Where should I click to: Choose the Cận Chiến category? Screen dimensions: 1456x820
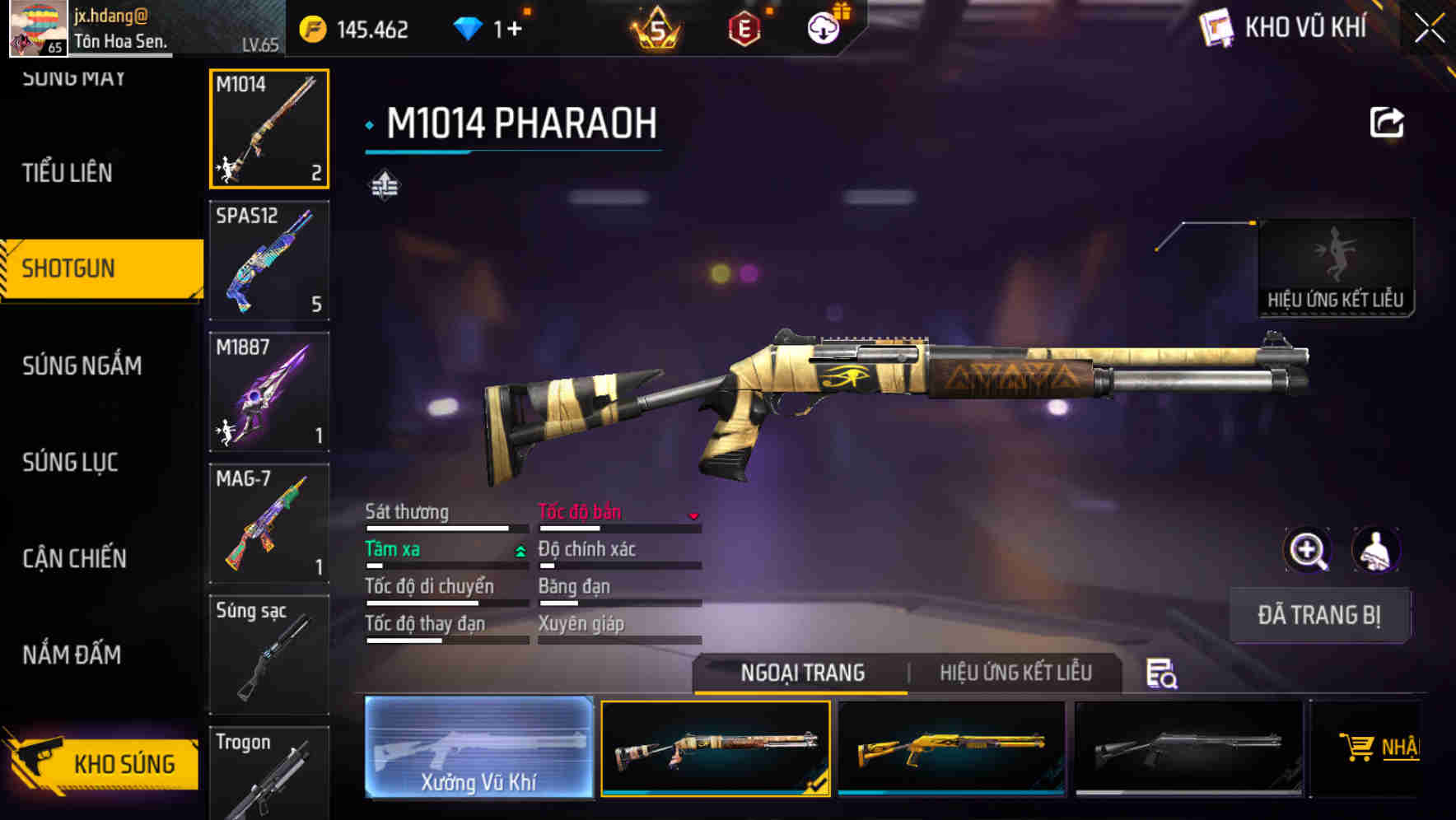tap(75, 559)
